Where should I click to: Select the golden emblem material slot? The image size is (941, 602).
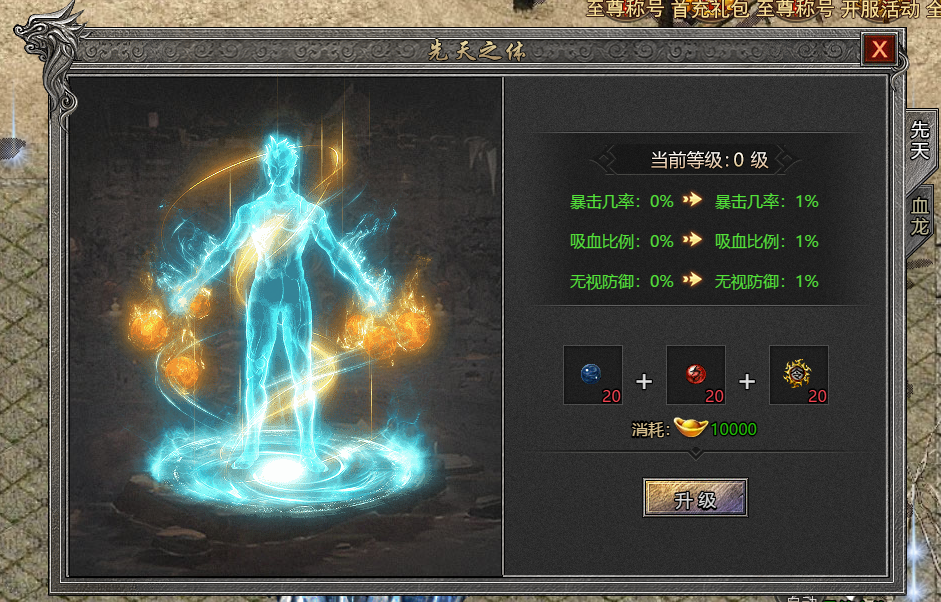[799, 375]
